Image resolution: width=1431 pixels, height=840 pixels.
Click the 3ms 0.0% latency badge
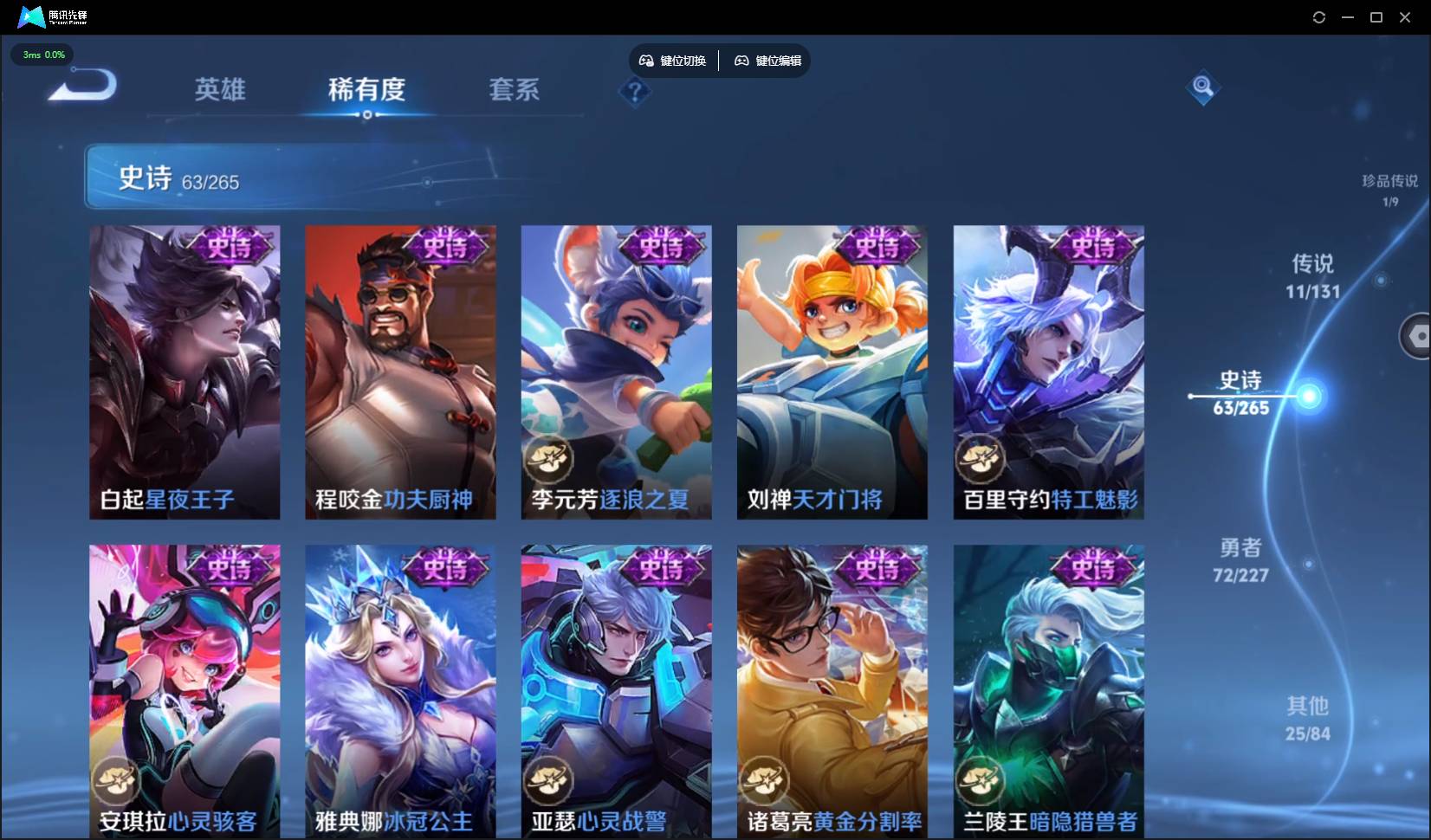point(42,55)
